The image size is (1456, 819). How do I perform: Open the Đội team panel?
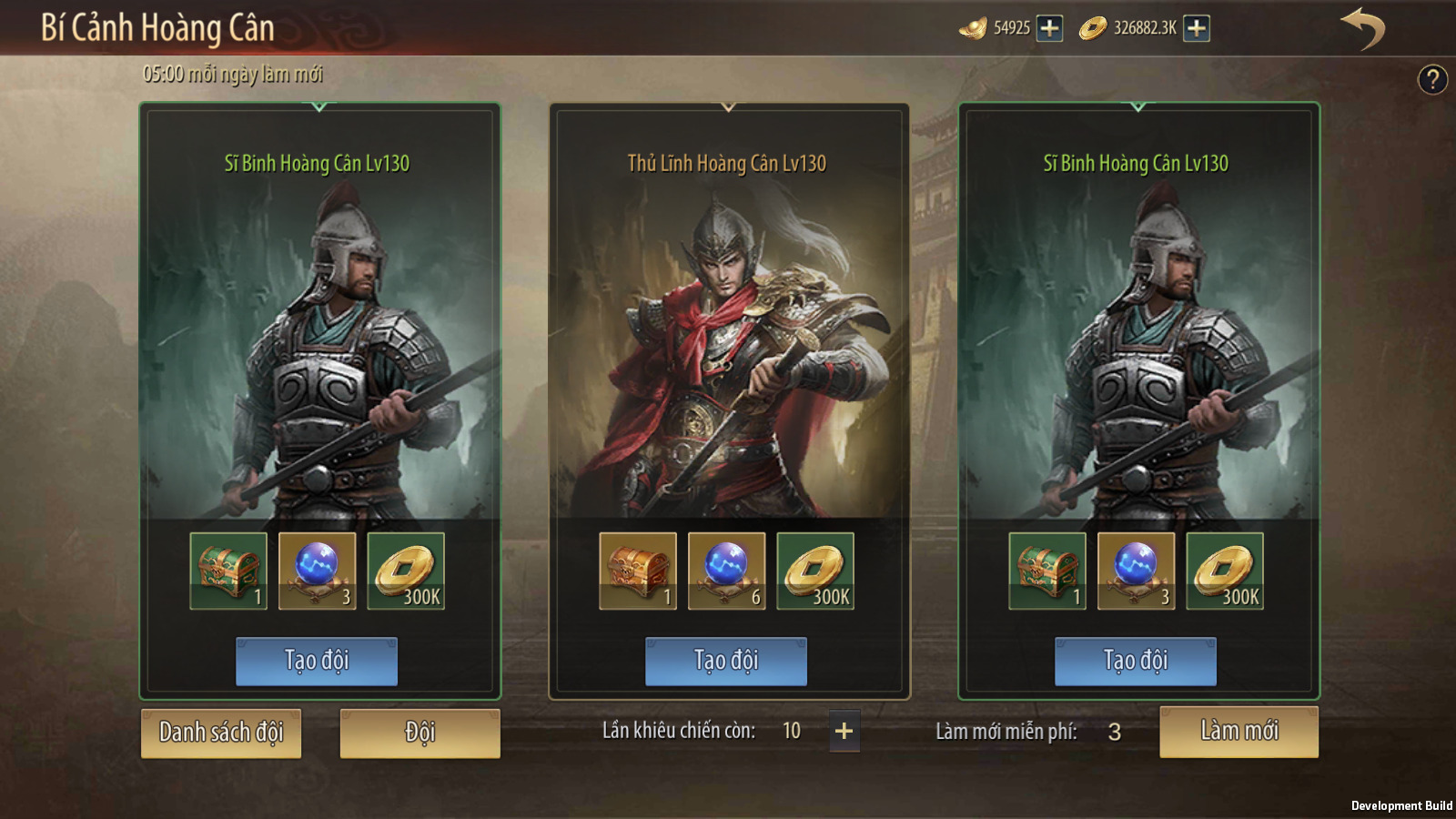point(420,733)
